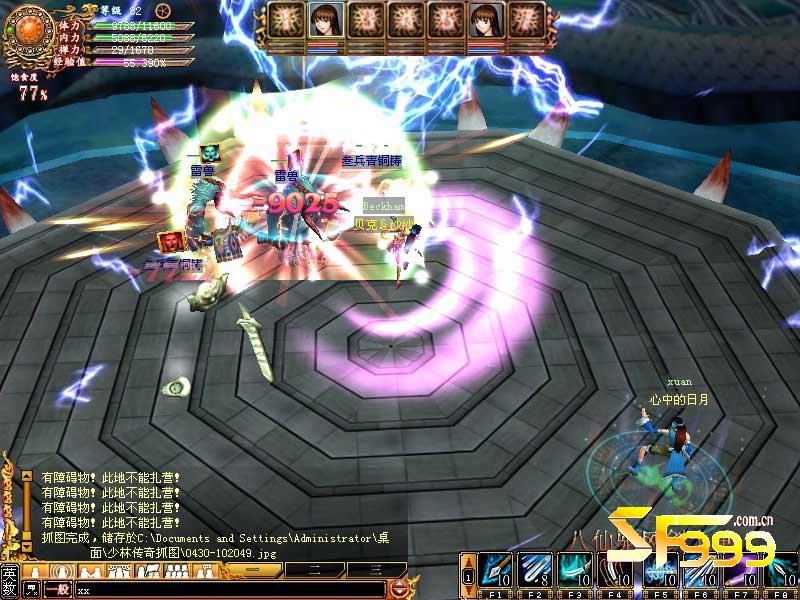The image size is (800, 600).
Task: Select the second female party member portrait
Action: click(486, 21)
